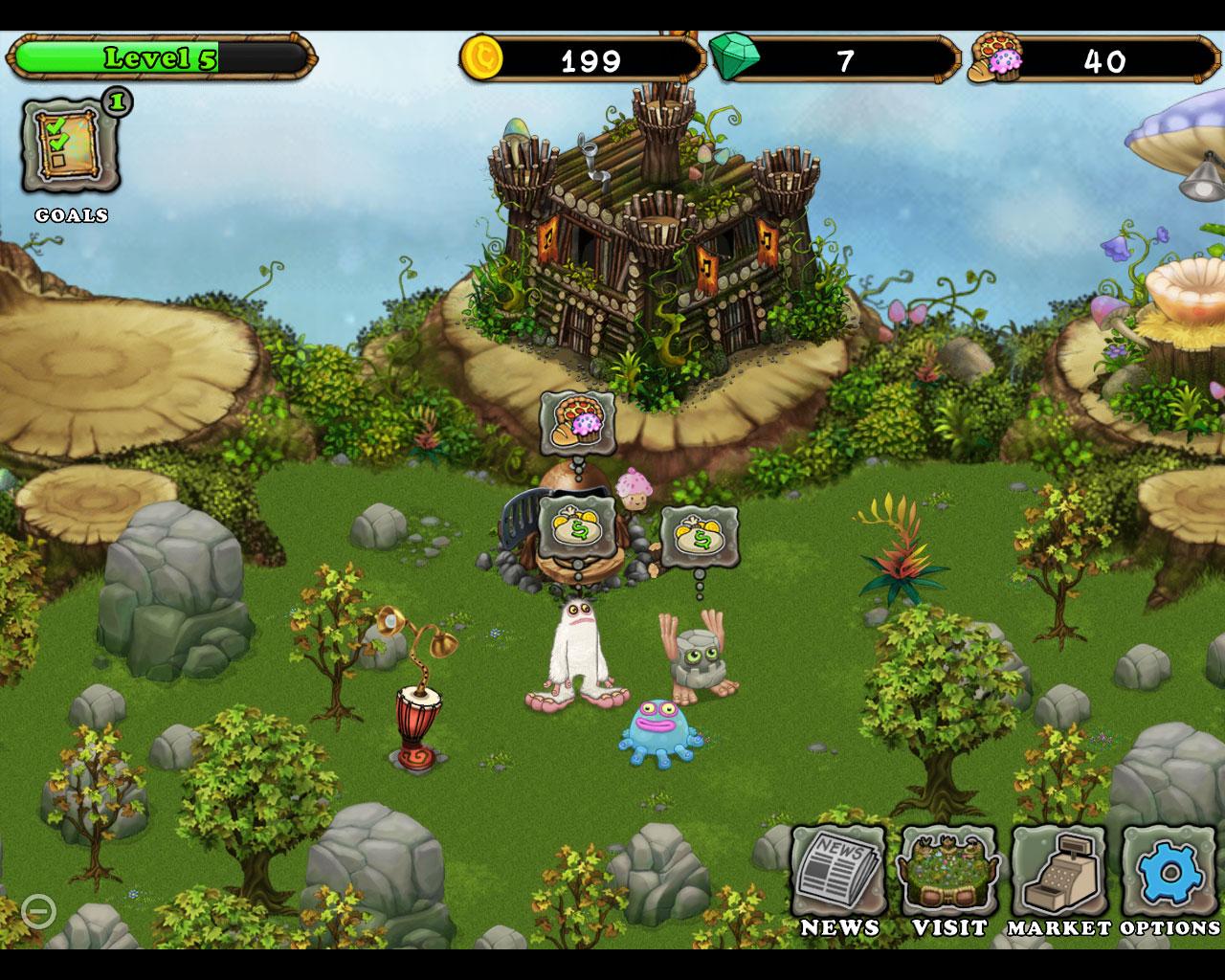Click the zoom-out minus icon

point(38,910)
